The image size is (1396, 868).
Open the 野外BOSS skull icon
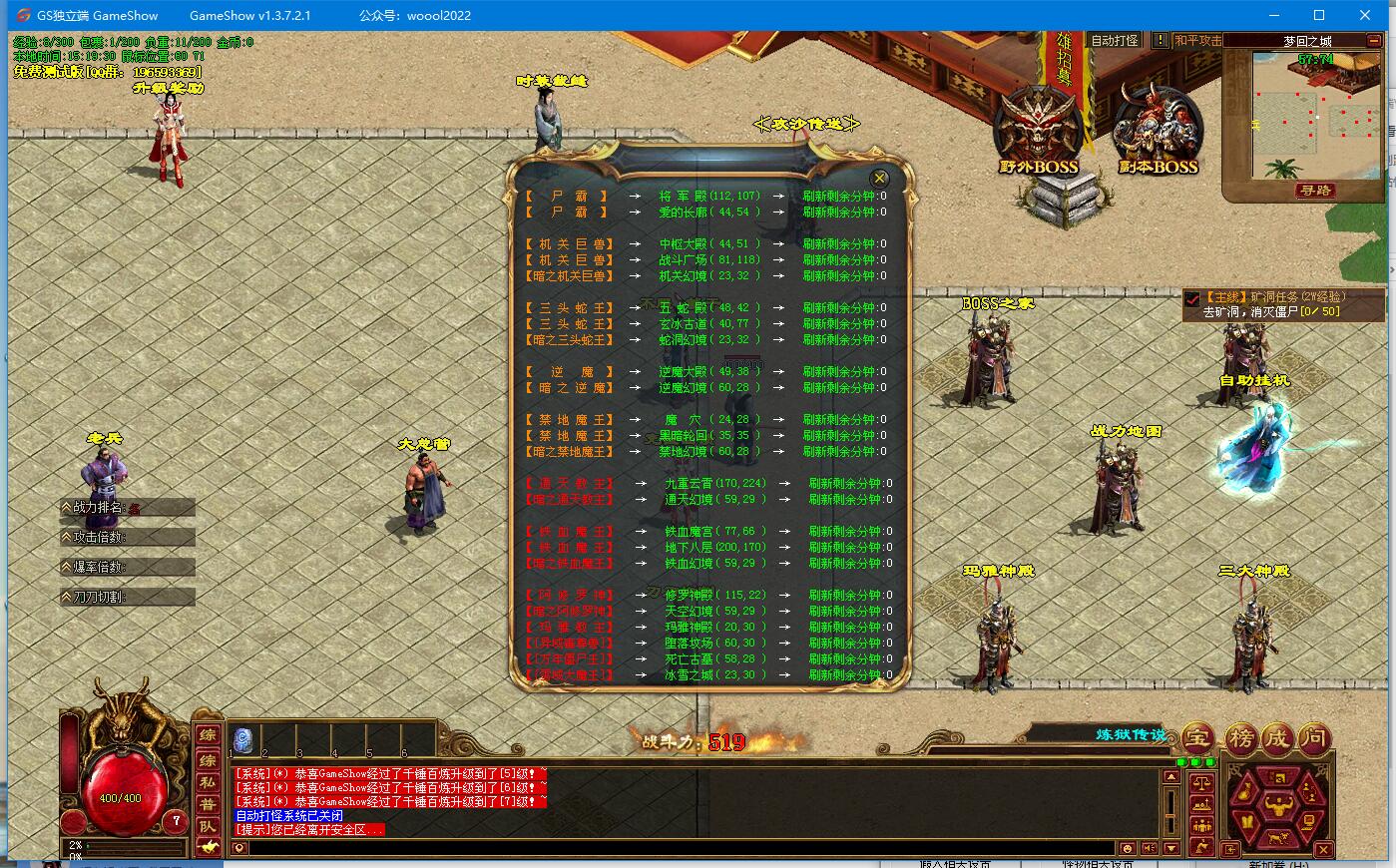[x=1039, y=130]
